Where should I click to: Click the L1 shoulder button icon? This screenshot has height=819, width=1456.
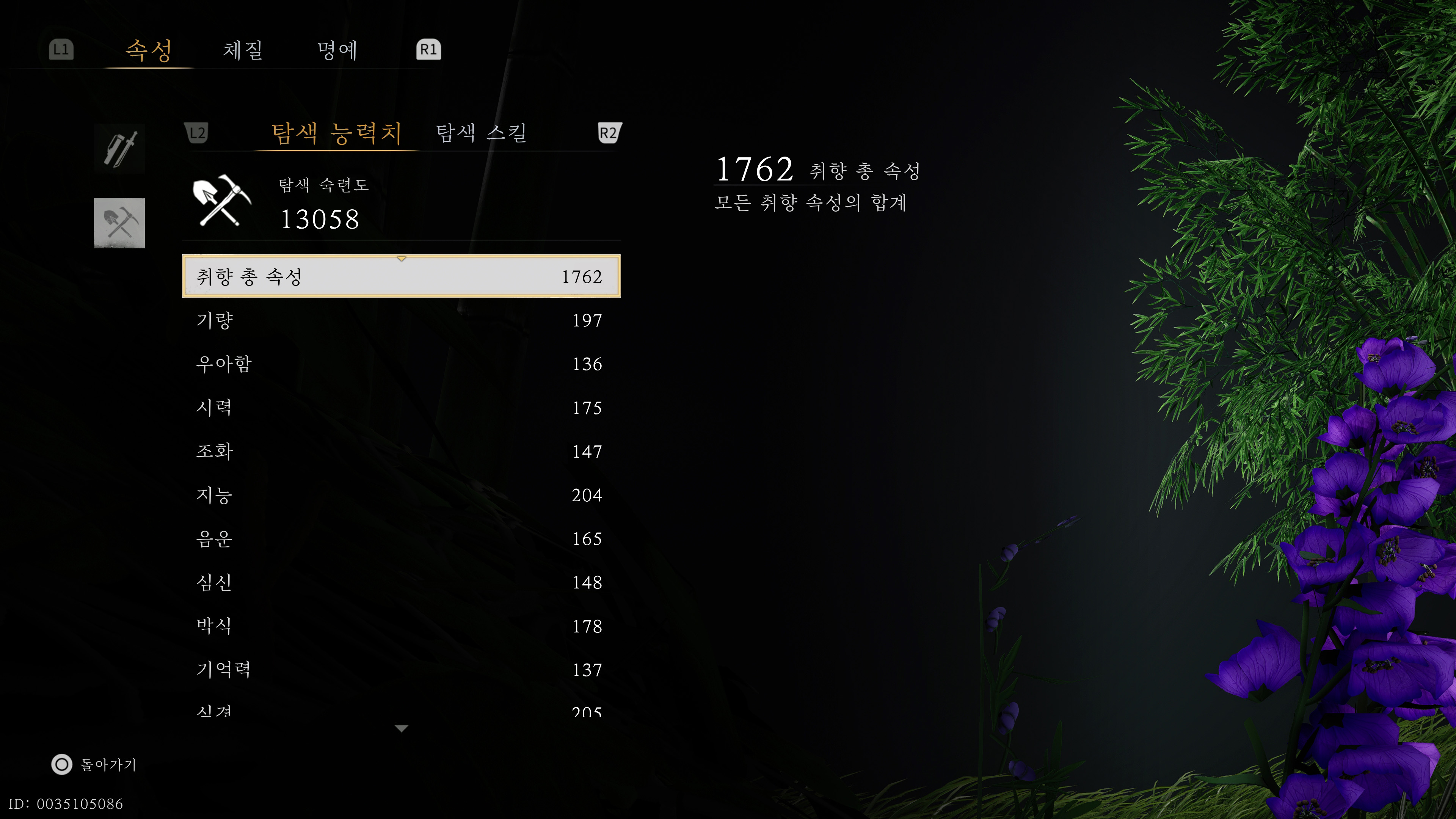(x=61, y=50)
